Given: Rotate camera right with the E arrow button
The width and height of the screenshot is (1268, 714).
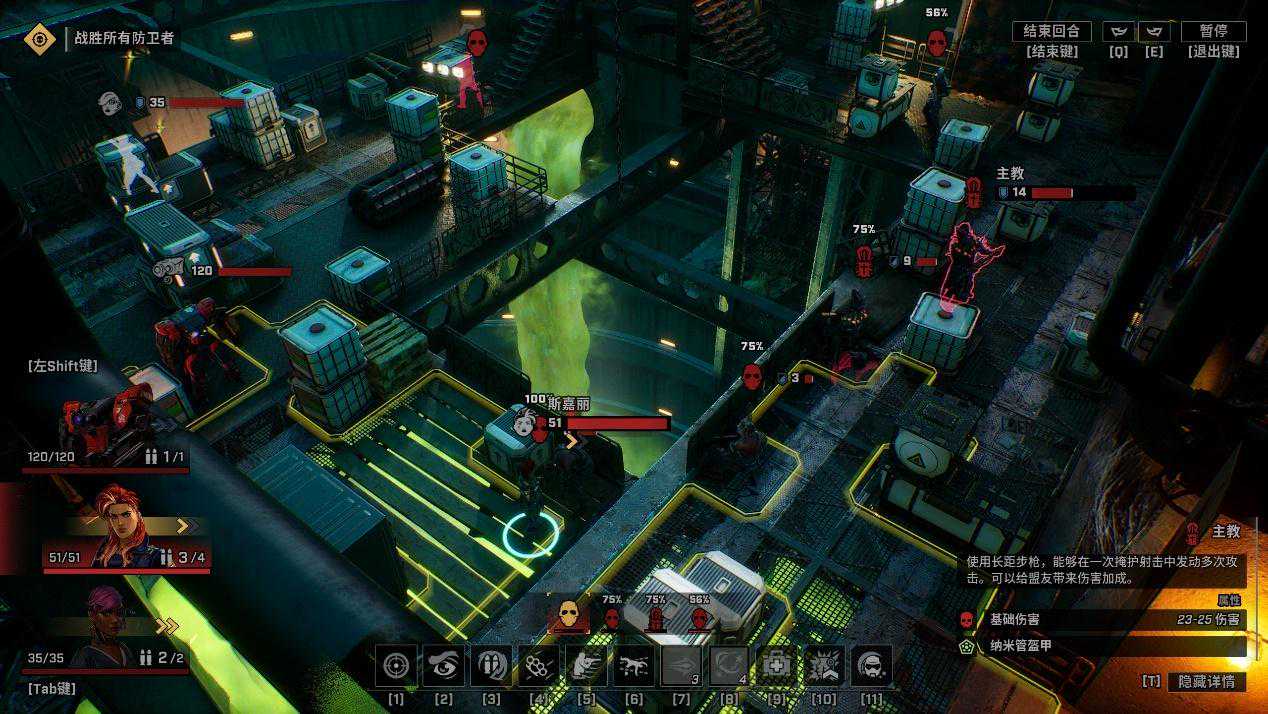Looking at the screenshot, I should tap(1153, 32).
